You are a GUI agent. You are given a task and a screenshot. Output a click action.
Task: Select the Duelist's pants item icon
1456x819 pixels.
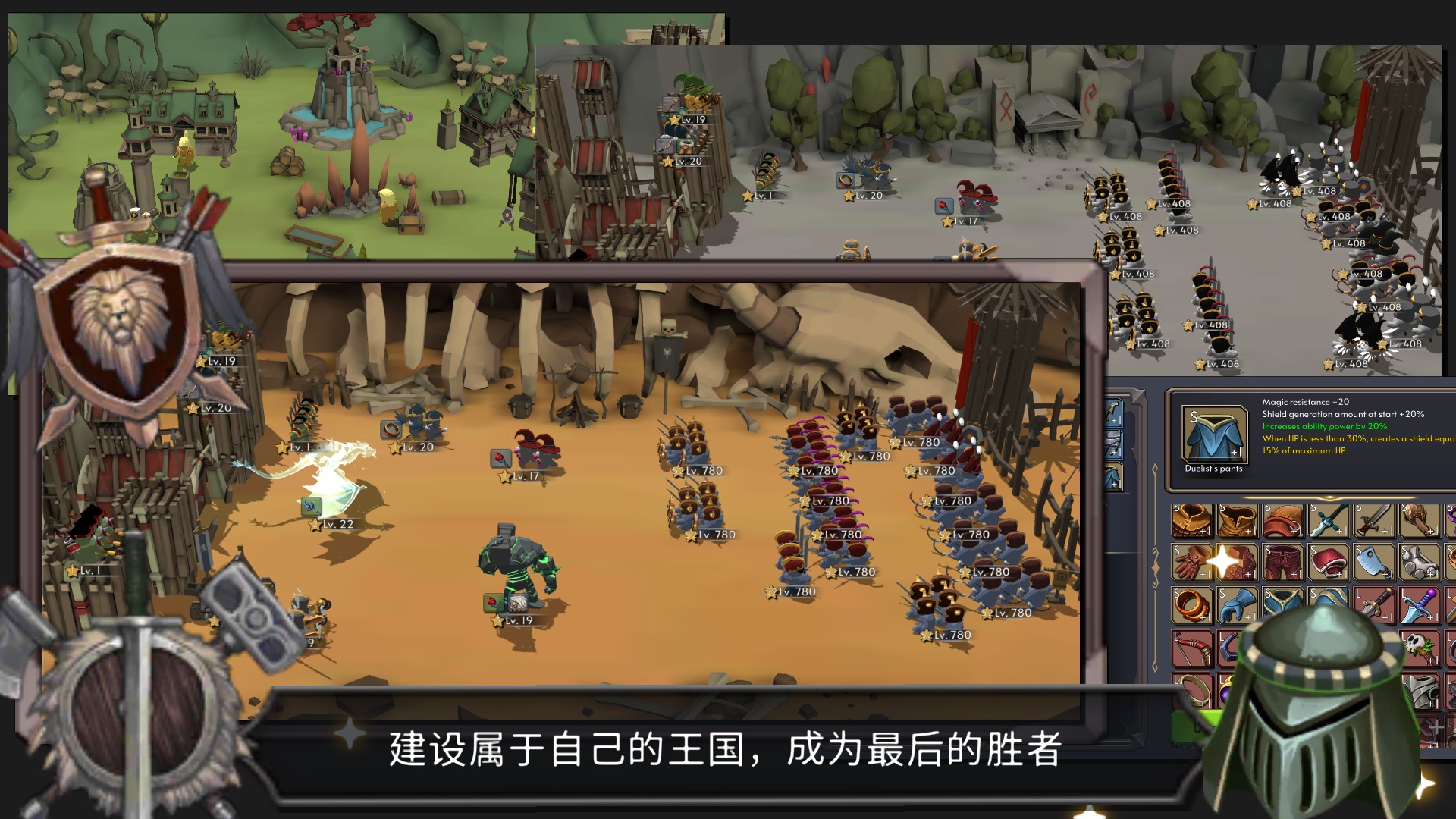[1215, 435]
